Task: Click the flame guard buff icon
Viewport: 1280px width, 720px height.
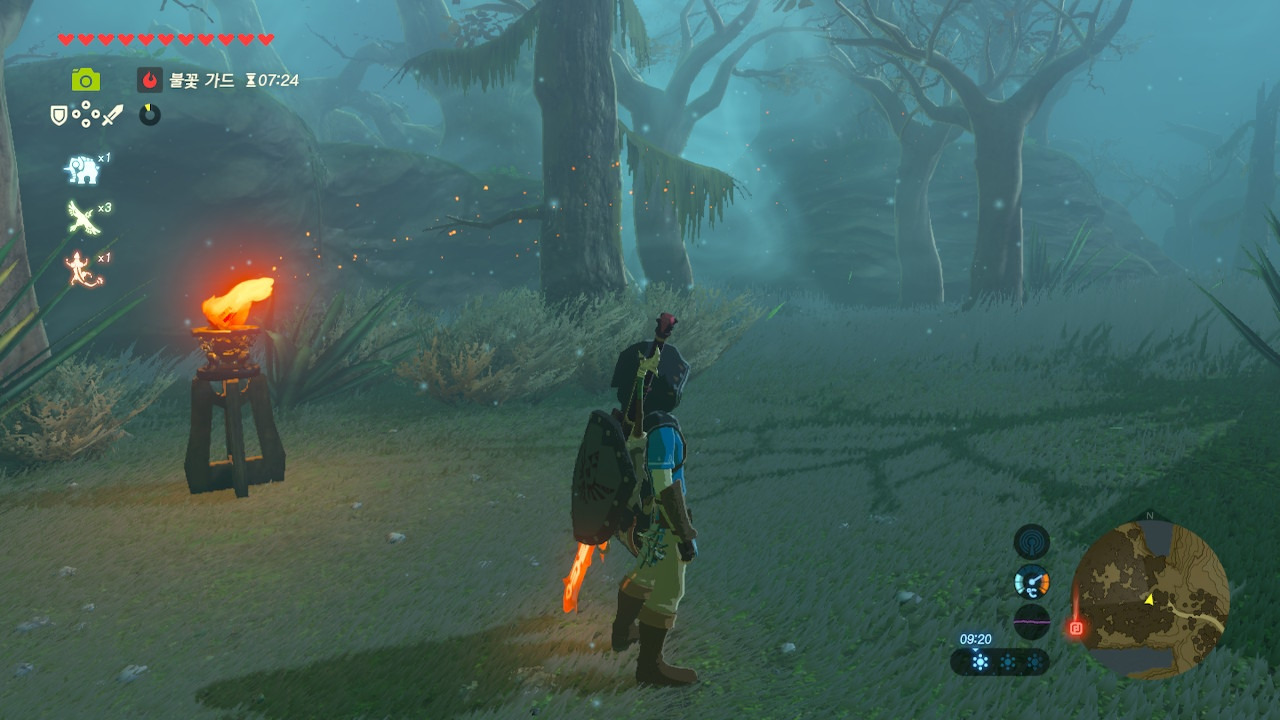Action: 150,80
